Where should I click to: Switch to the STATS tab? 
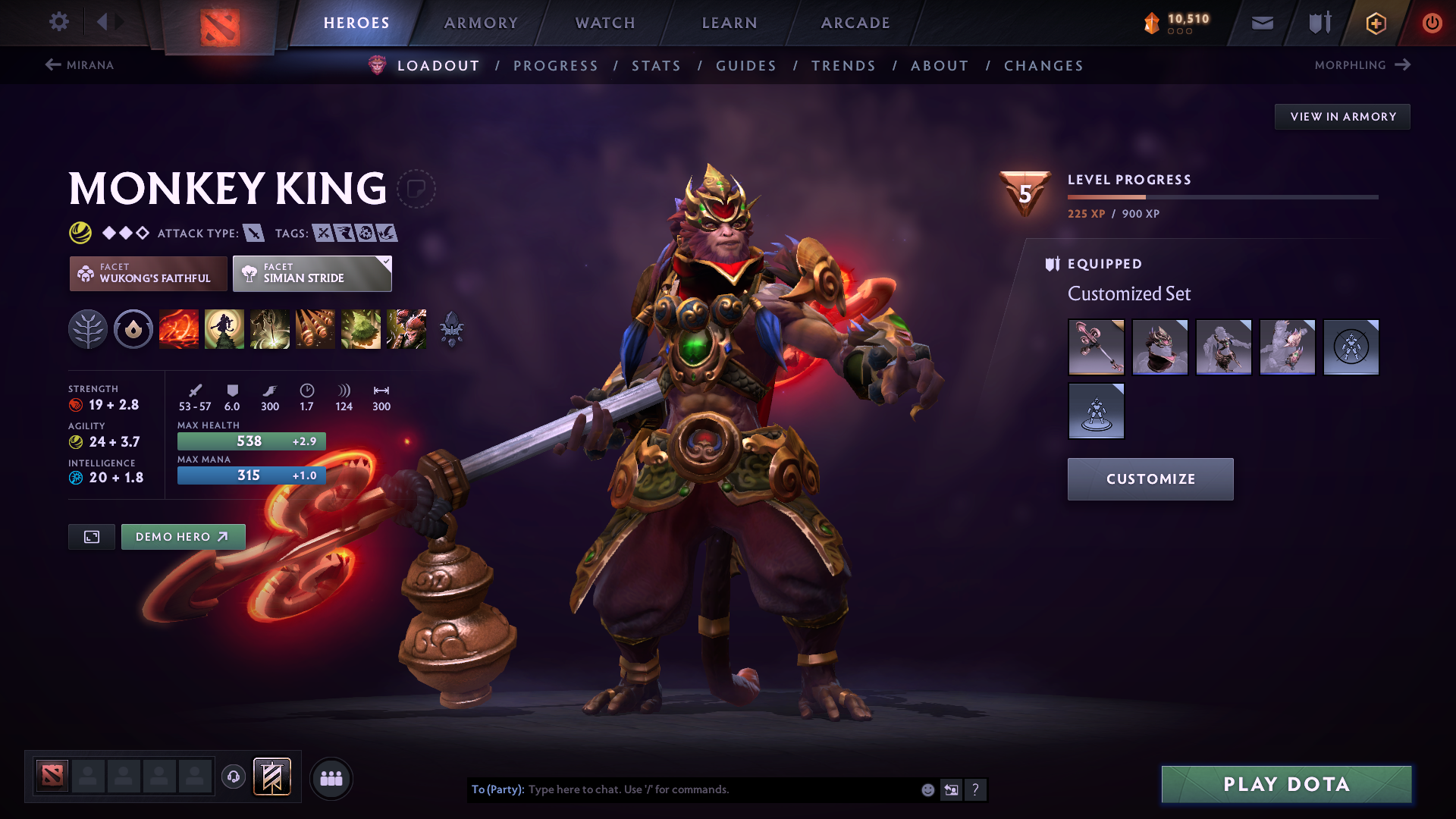[x=657, y=66]
